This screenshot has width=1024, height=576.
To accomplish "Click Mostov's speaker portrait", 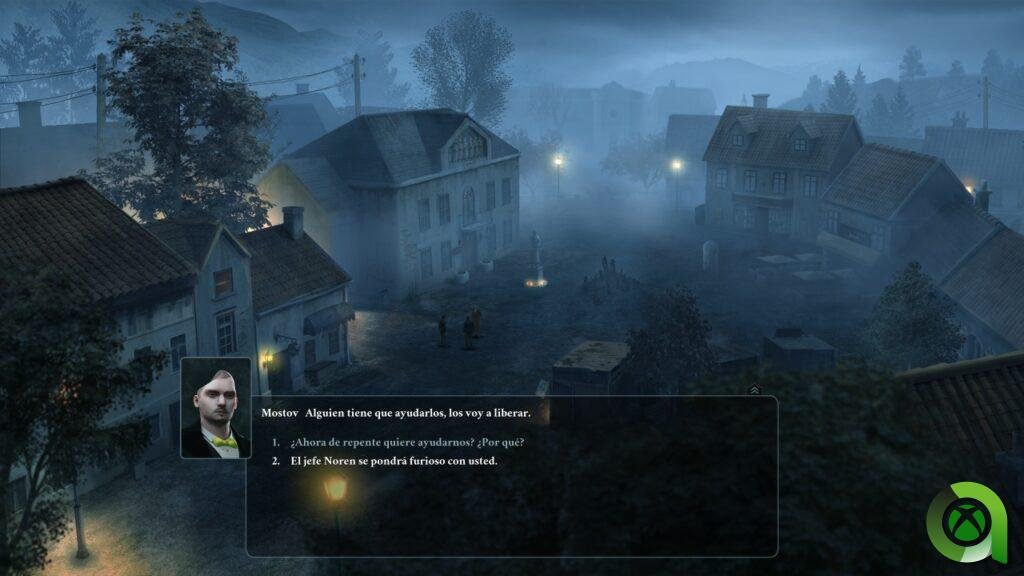I will click(216, 408).
